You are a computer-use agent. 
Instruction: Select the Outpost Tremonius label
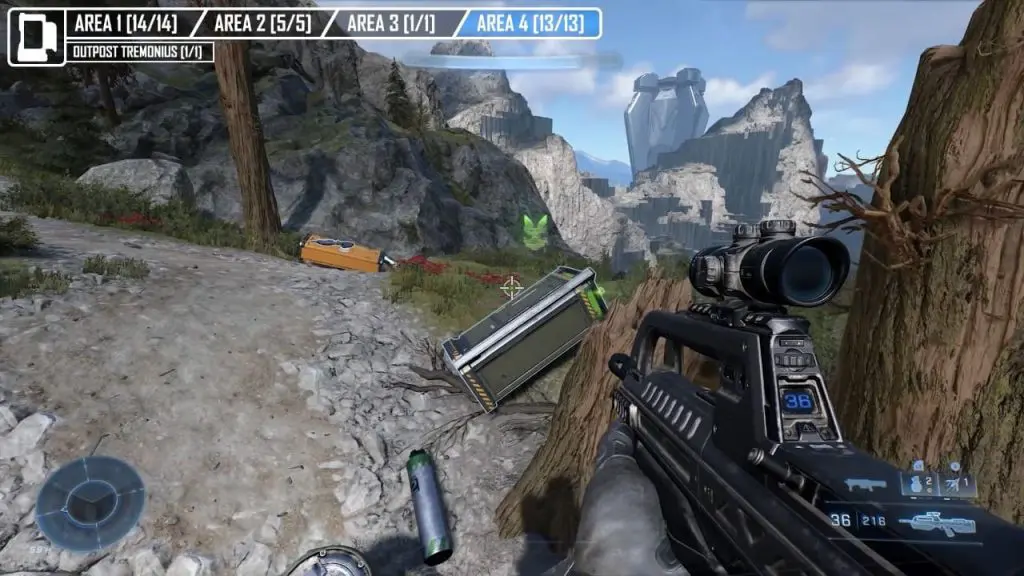coord(138,52)
